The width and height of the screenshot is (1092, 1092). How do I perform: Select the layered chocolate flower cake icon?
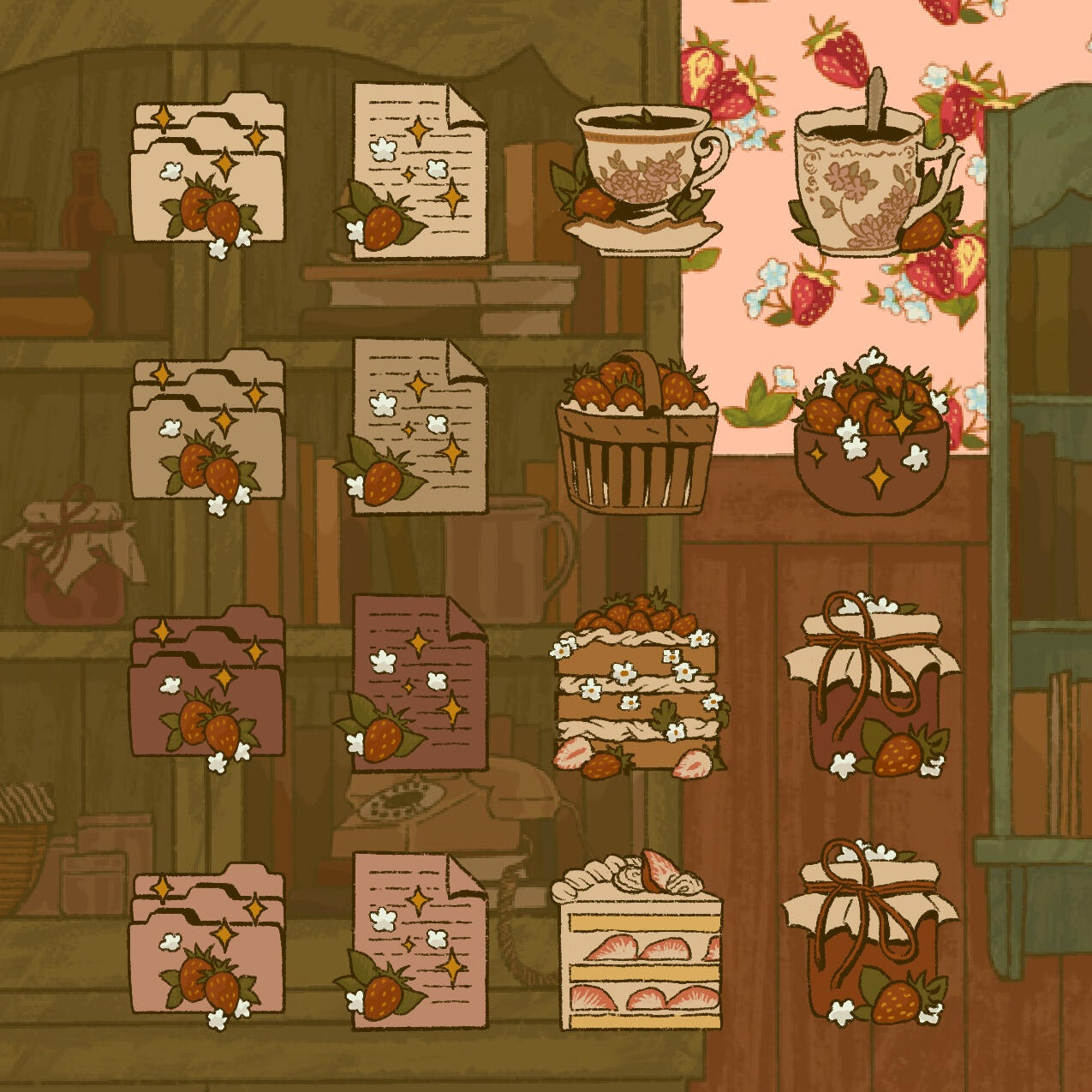638,684
